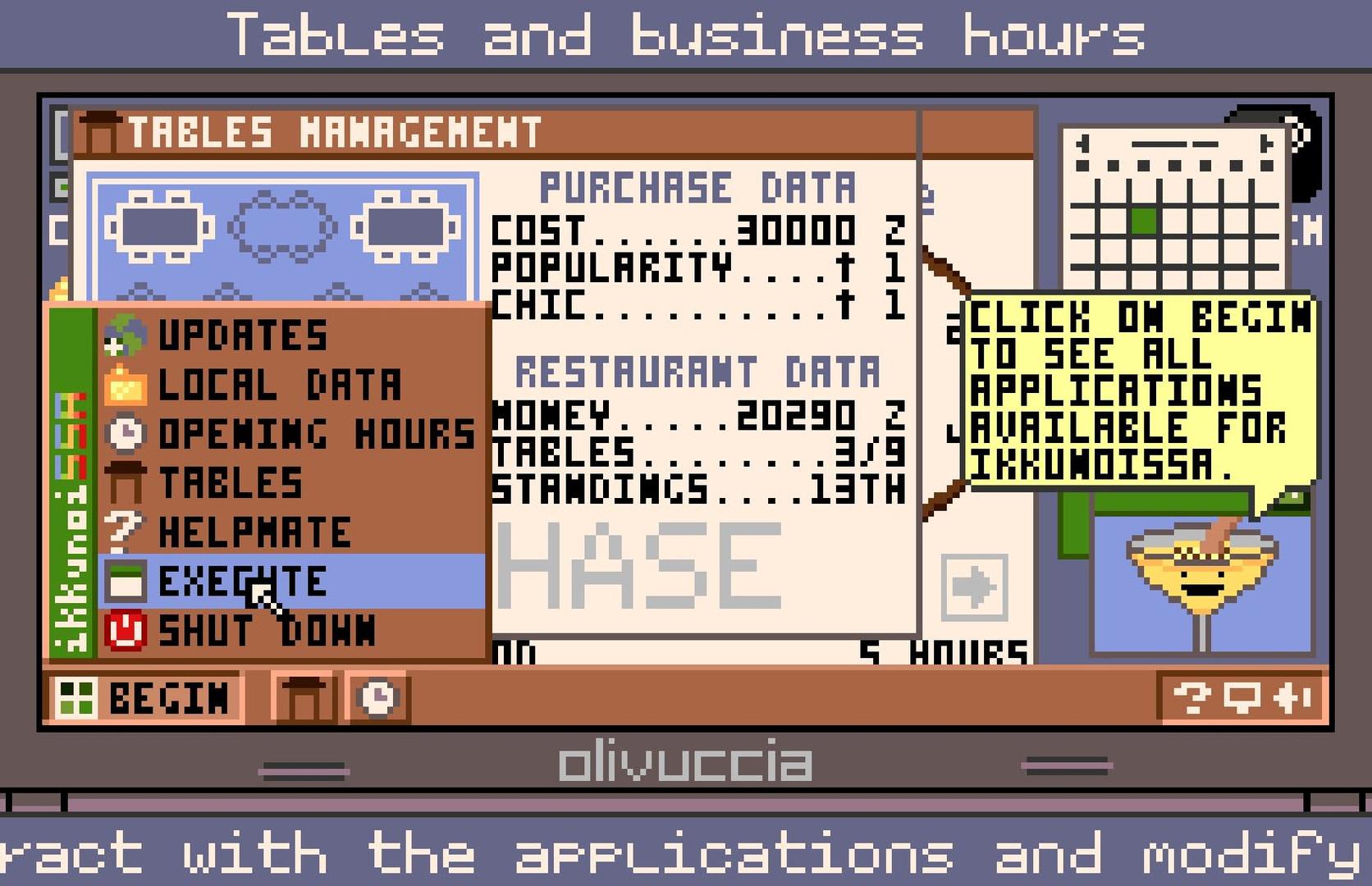
Task: Click the question-mark help icon in the tray
Action: point(1191,698)
